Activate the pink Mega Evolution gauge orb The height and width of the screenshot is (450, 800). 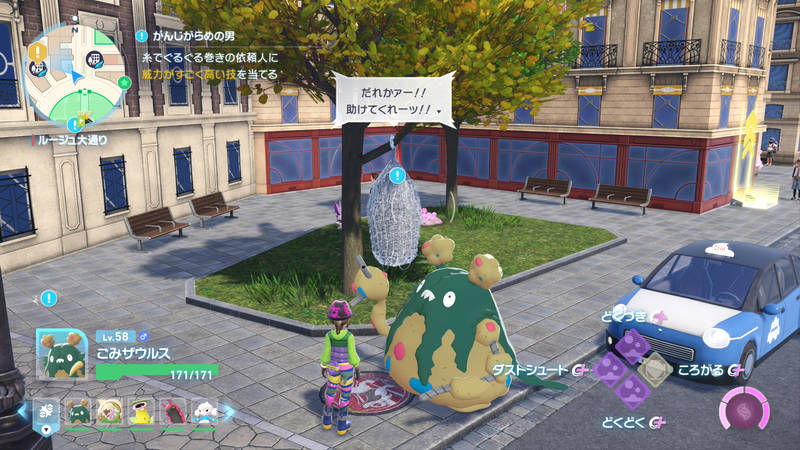click(742, 410)
